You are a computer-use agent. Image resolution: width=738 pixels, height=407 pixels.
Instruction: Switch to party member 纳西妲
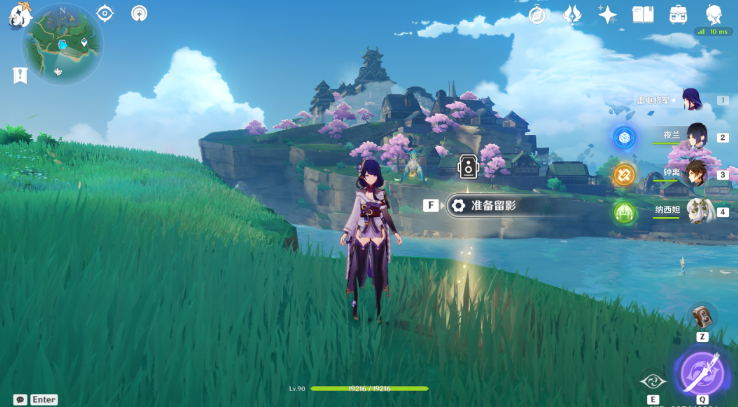click(x=697, y=211)
